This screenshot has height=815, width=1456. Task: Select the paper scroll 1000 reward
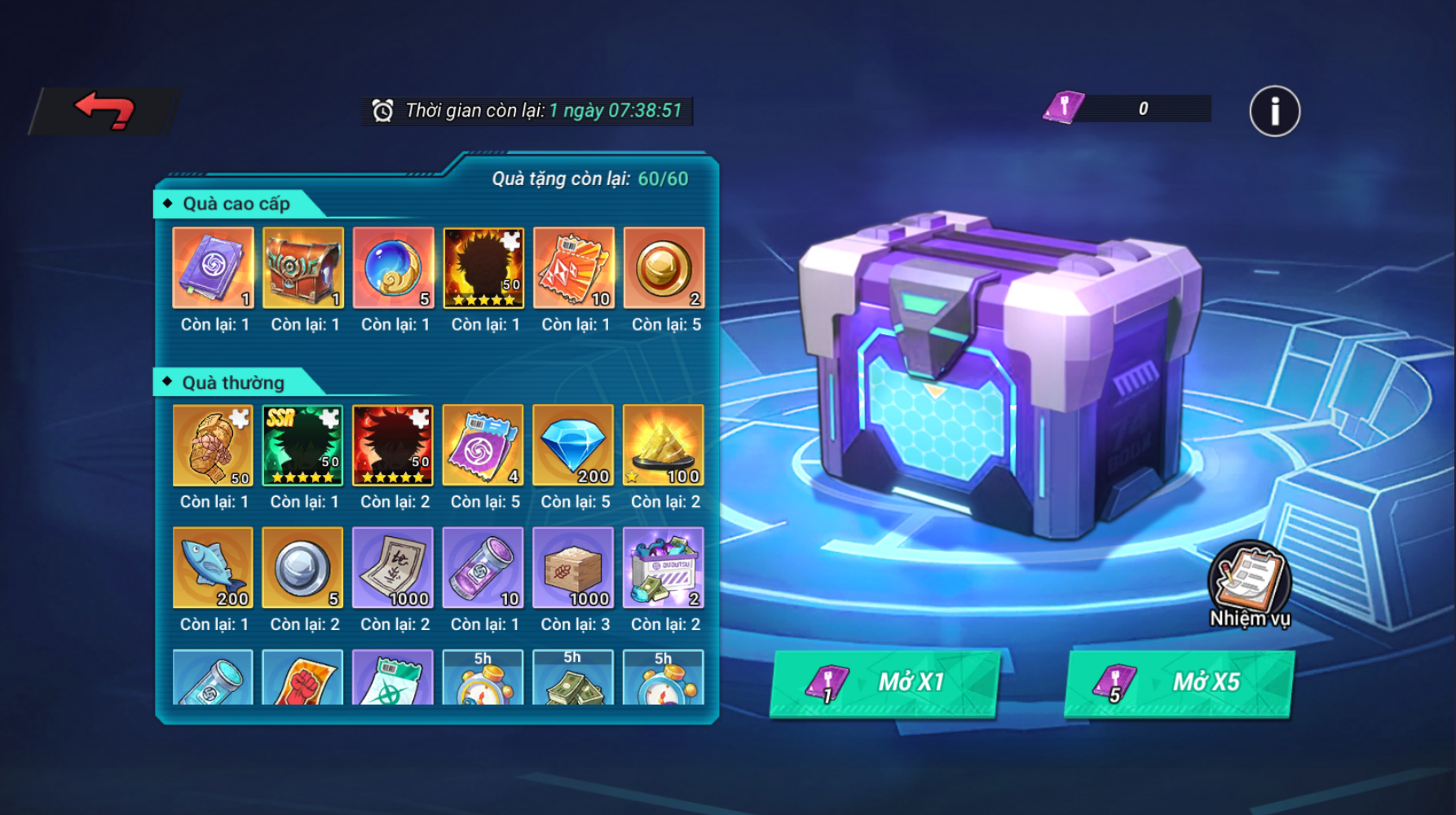[393, 567]
